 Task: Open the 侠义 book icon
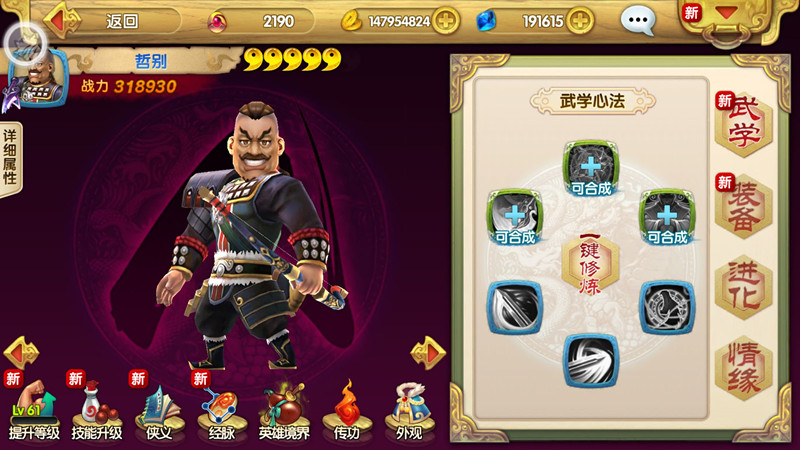(x=159, y=410)
